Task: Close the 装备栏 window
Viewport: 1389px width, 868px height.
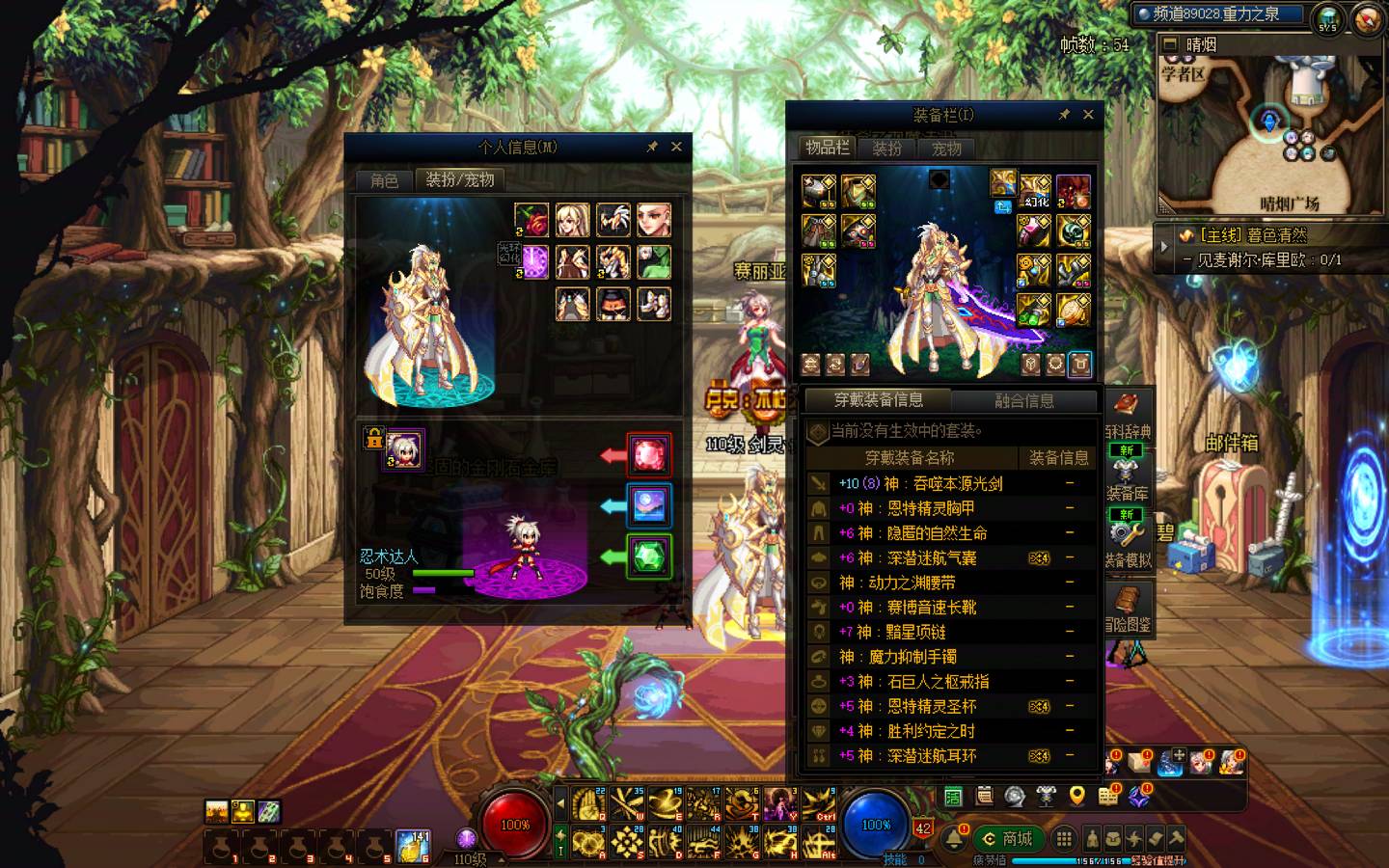Action: click(1088, 115)
